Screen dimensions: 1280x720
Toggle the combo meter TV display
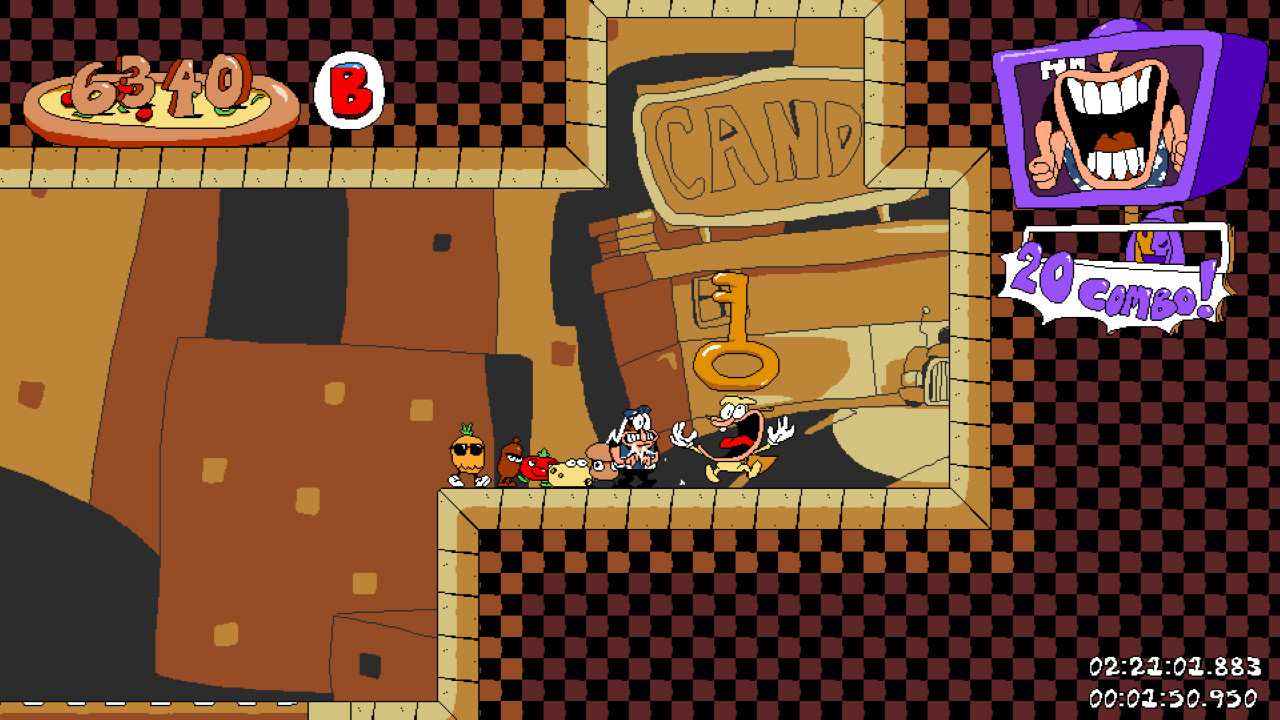[1110, 120]
